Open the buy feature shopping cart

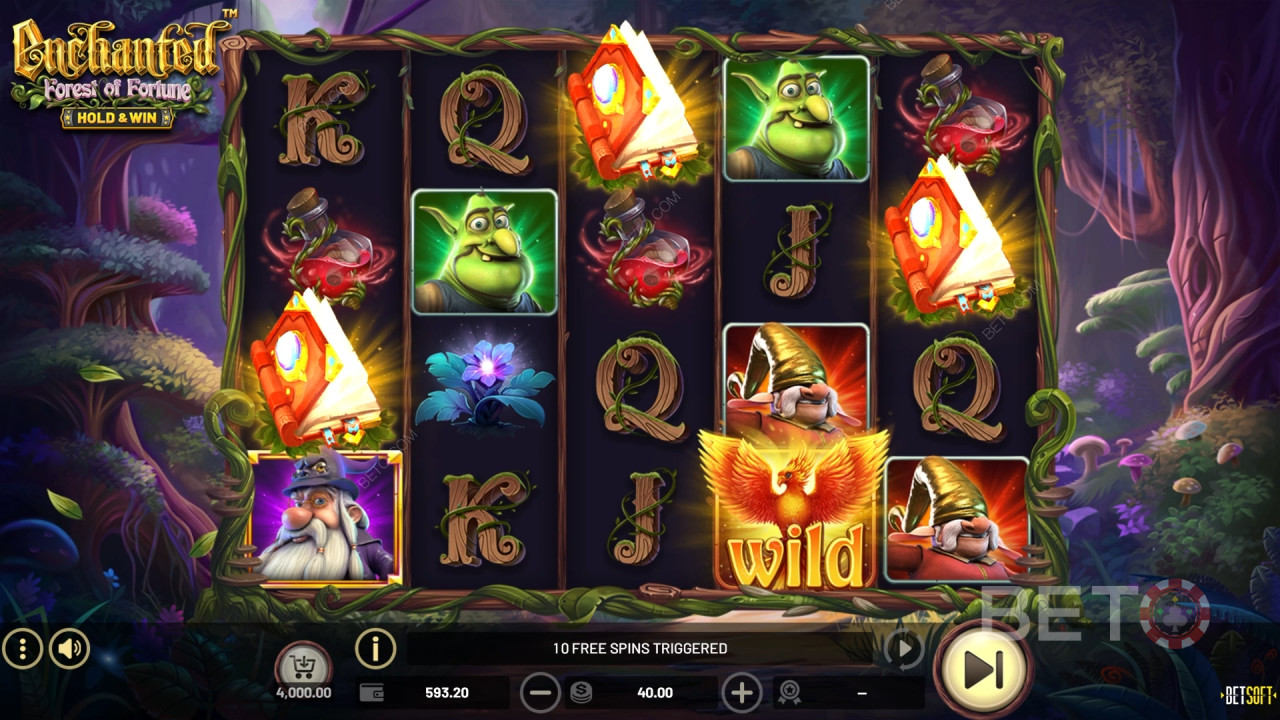(x=303, y=663)
